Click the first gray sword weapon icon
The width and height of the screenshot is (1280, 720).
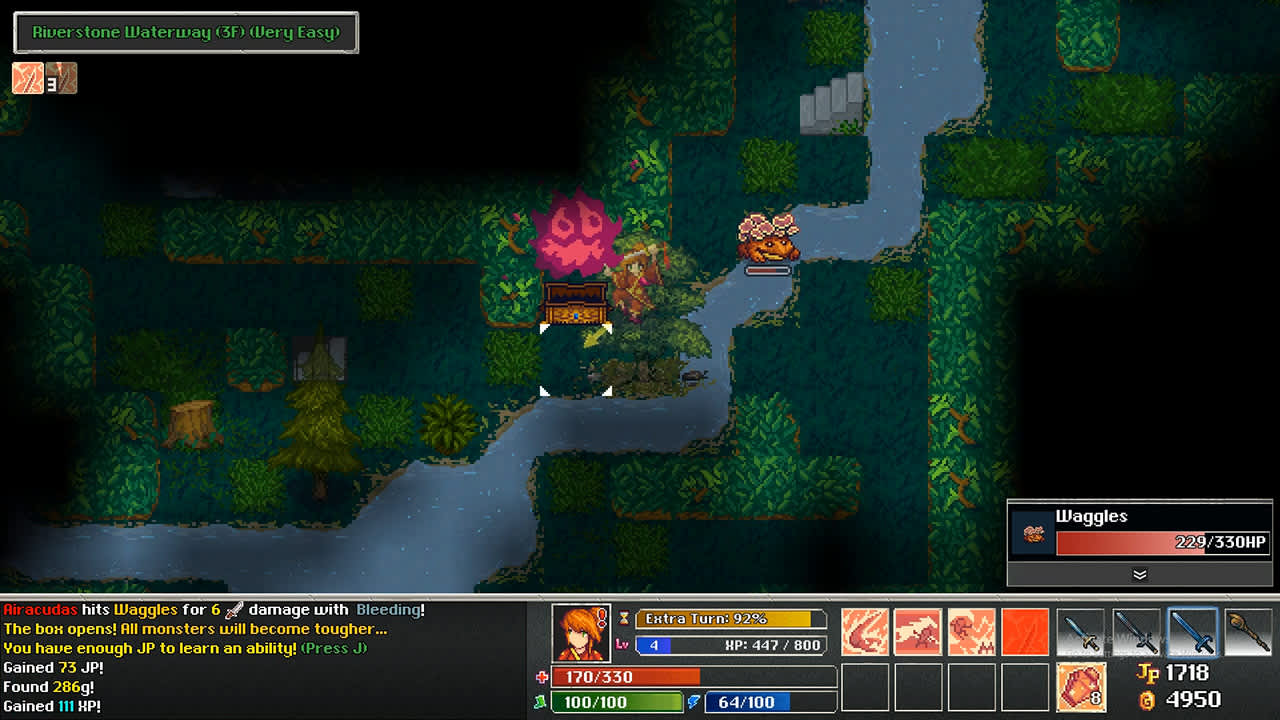1079,631
